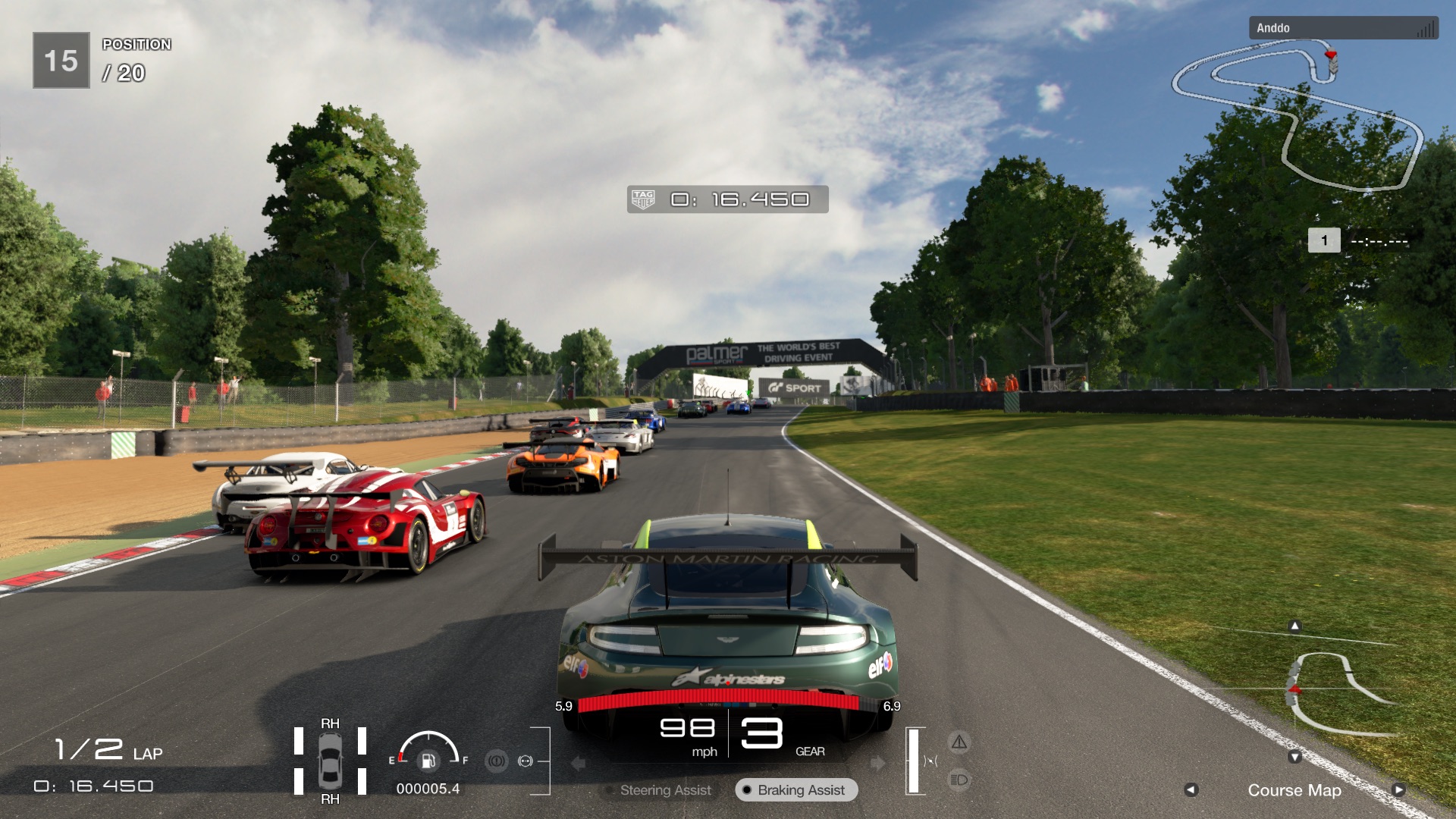Select the Course Map label
The image size is (1456, 819).
point(1295,790)
